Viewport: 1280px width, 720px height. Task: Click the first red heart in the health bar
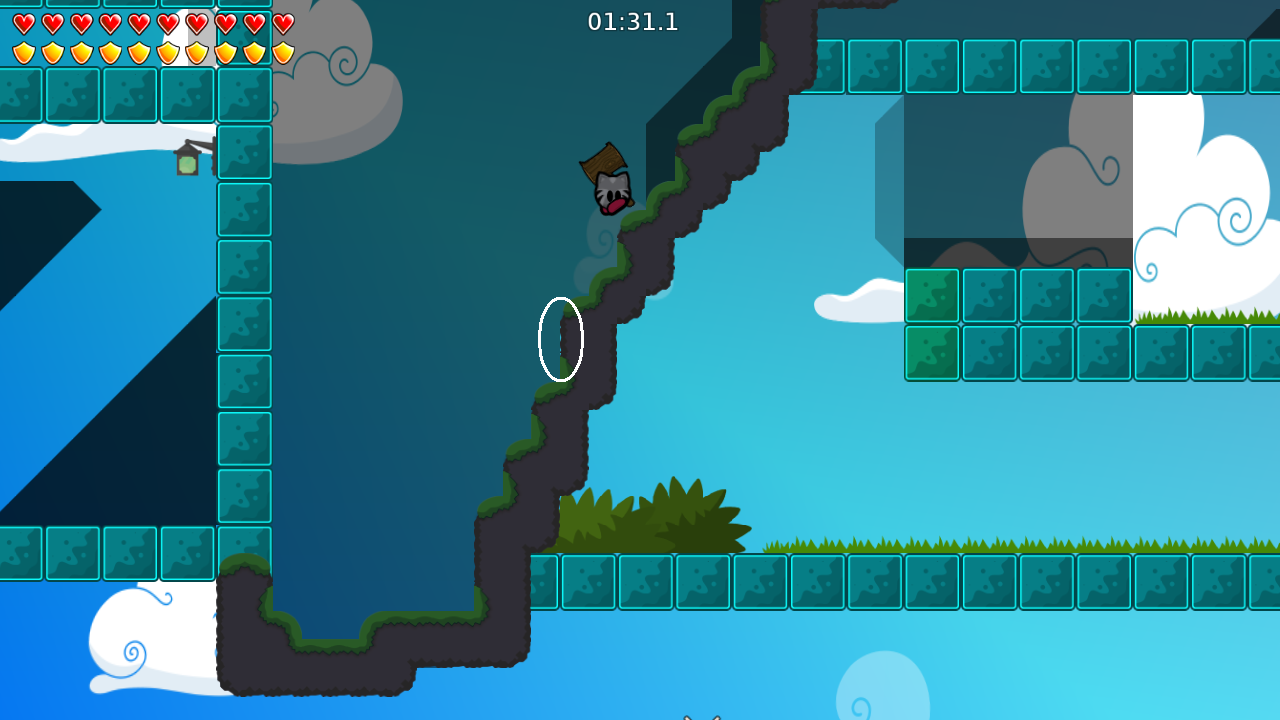point(24,22)
